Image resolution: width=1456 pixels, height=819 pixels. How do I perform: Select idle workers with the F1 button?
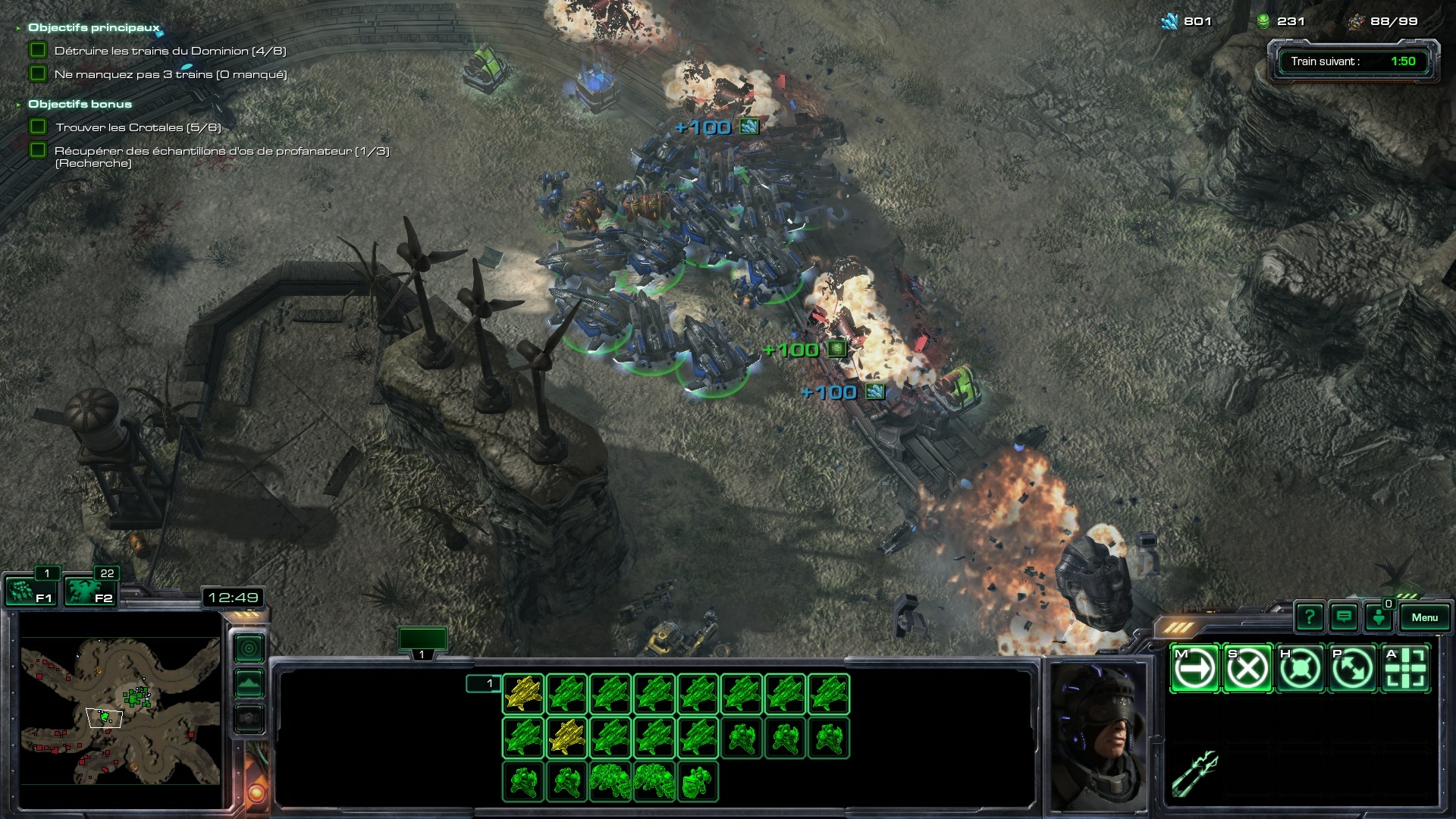click(29, 591)
